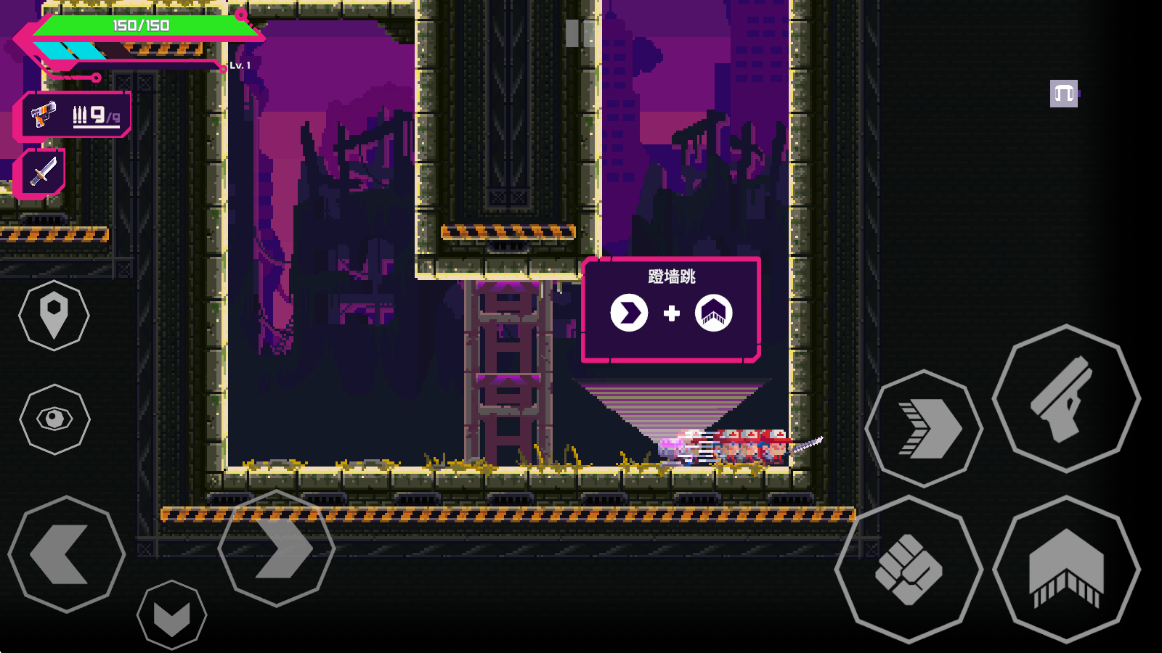Tap the move left arrow button
Screen dimensions: 1162x653
66,554
